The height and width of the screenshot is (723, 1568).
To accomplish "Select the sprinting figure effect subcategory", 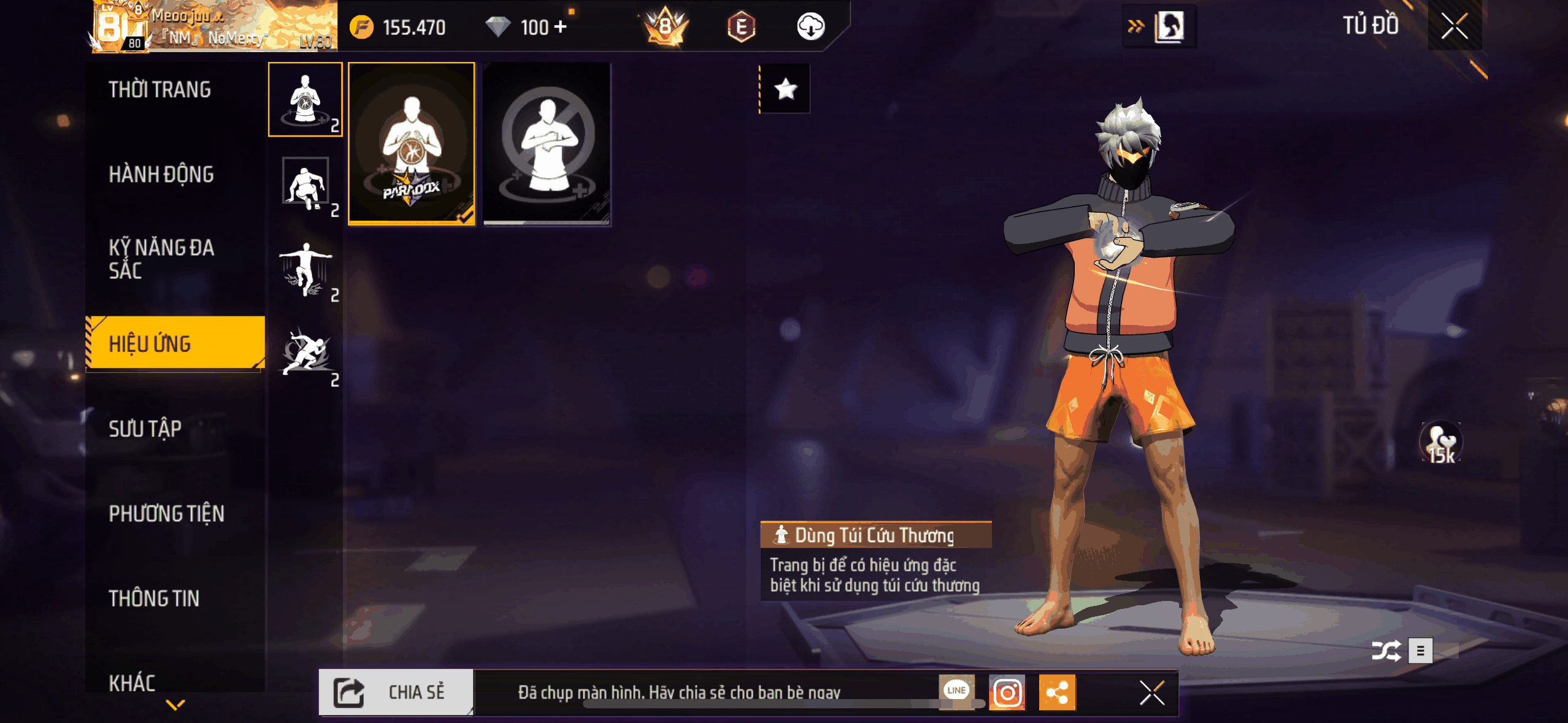I will point(305,353).
